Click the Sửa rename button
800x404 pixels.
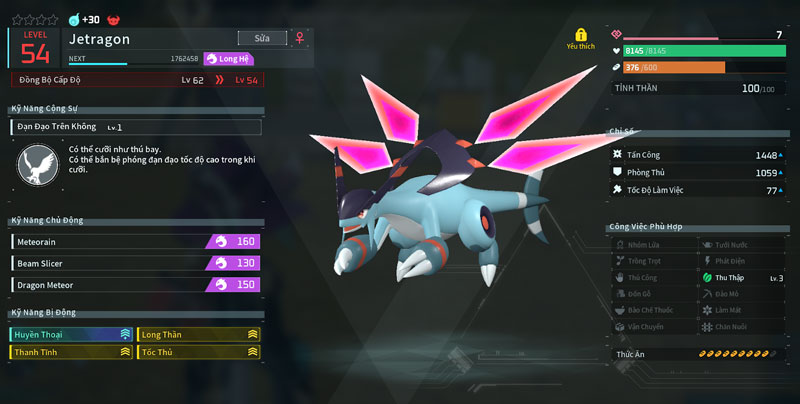click(263, 38)
